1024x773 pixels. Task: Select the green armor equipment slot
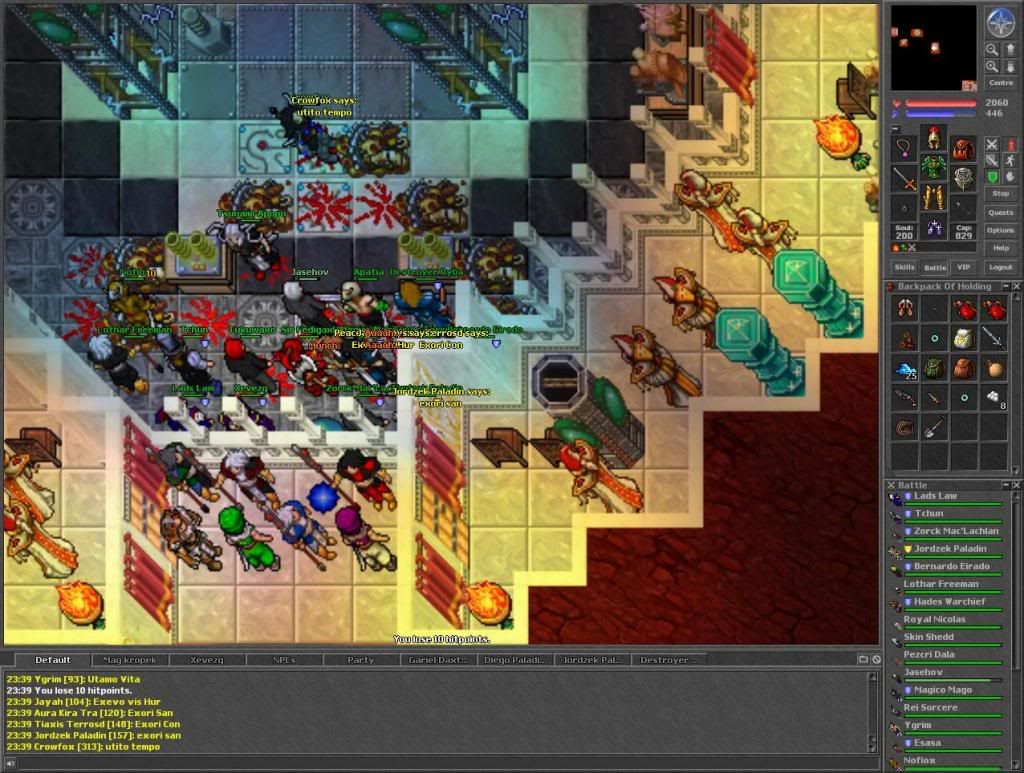point(934,166)
